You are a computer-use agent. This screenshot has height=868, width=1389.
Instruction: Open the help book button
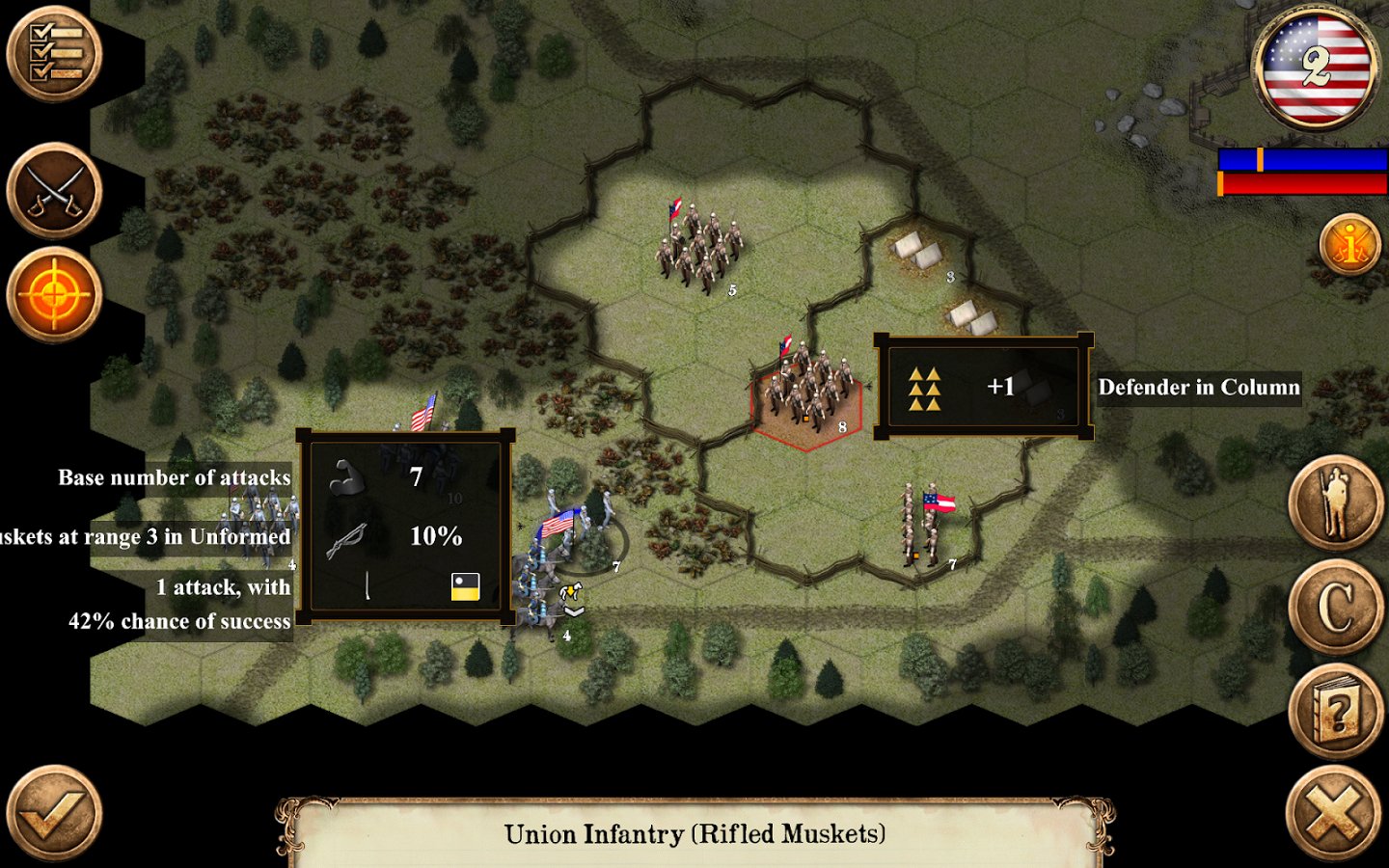point(1337,712)
